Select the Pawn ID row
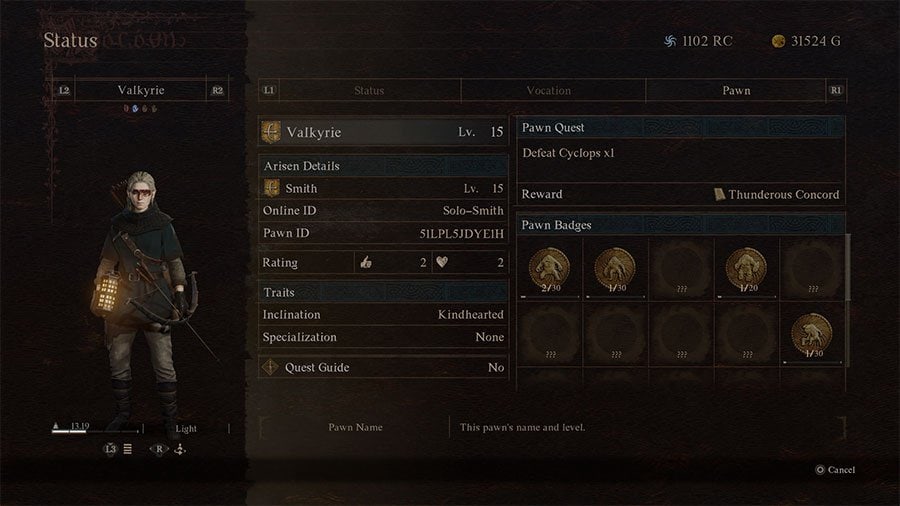 point(383,234)
